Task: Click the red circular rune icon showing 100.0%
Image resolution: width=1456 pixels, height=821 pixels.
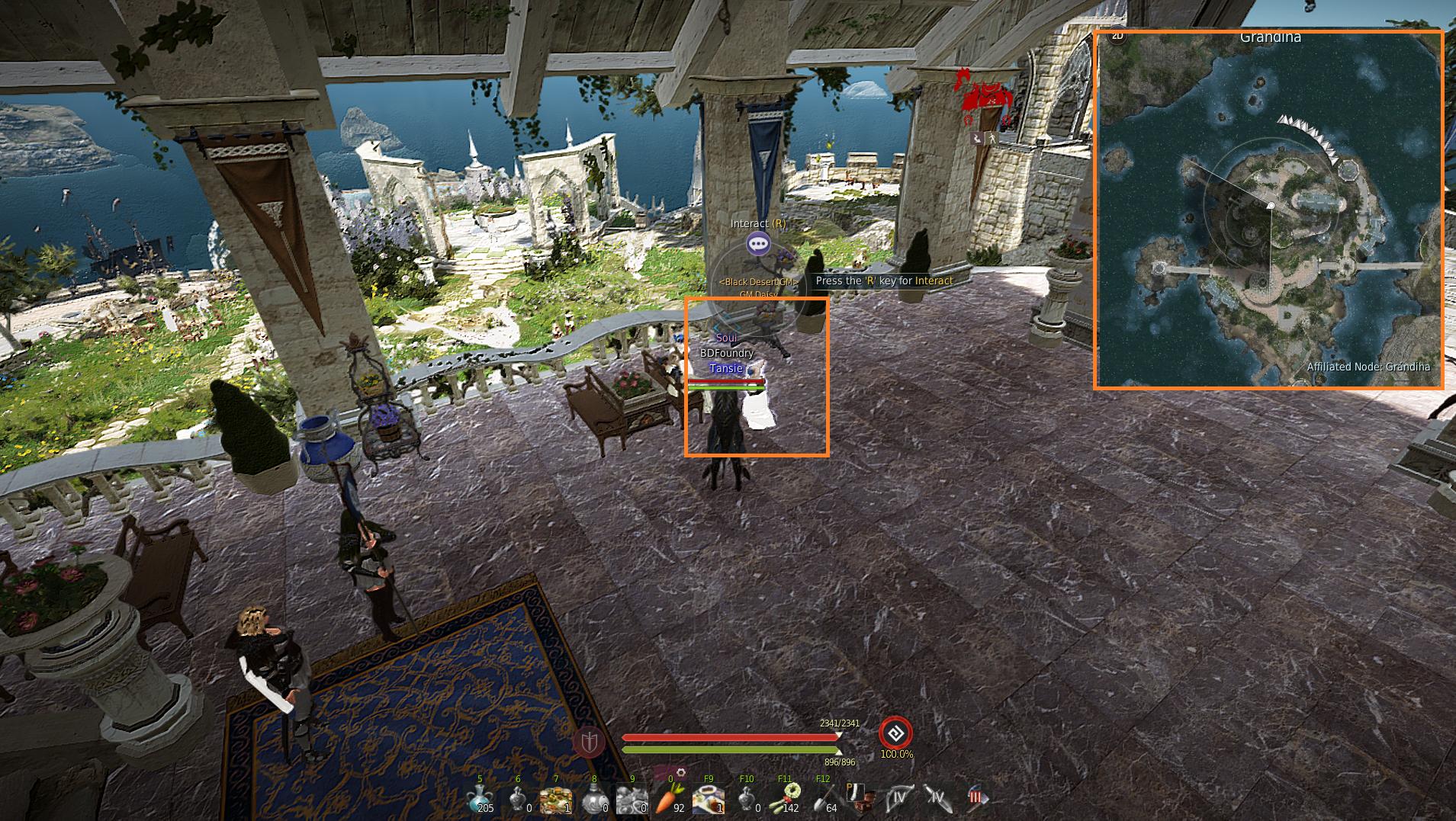Action: tap(895, 733)
